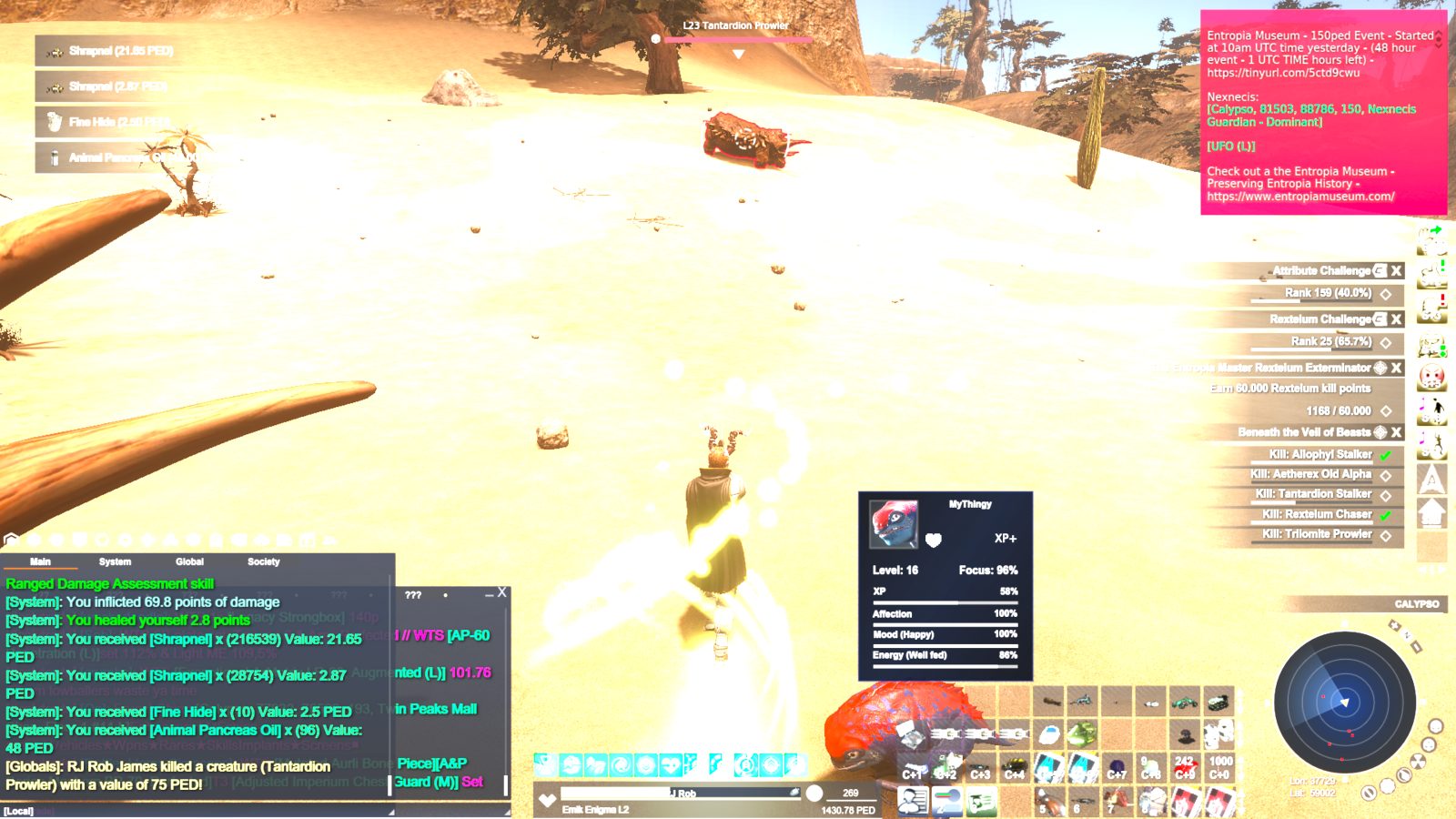
Task: Select the heart healing skill icon on the action bar
Action: (x=672, y=765)
